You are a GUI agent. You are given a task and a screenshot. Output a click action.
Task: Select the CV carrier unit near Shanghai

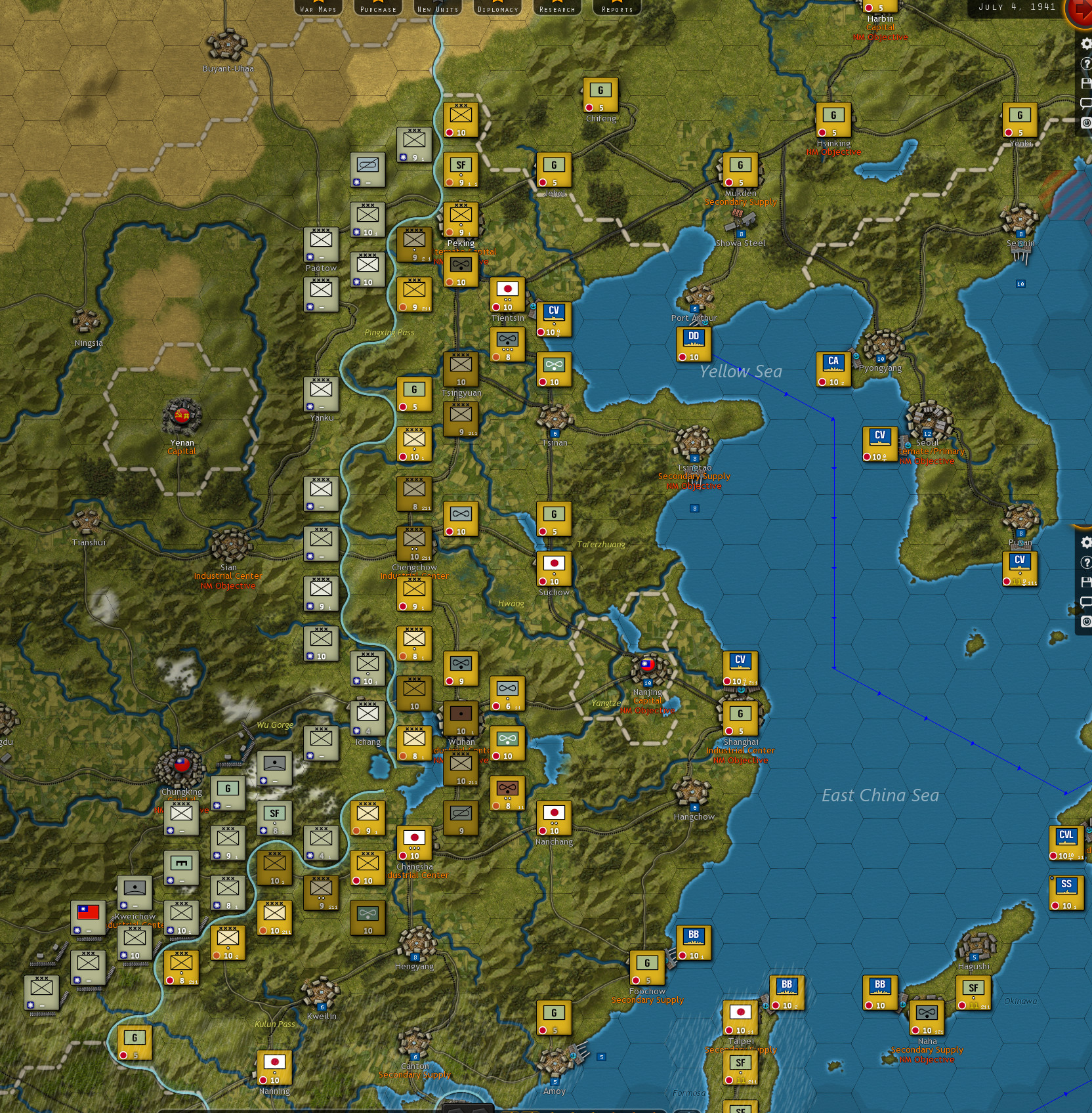click(740, 667)
